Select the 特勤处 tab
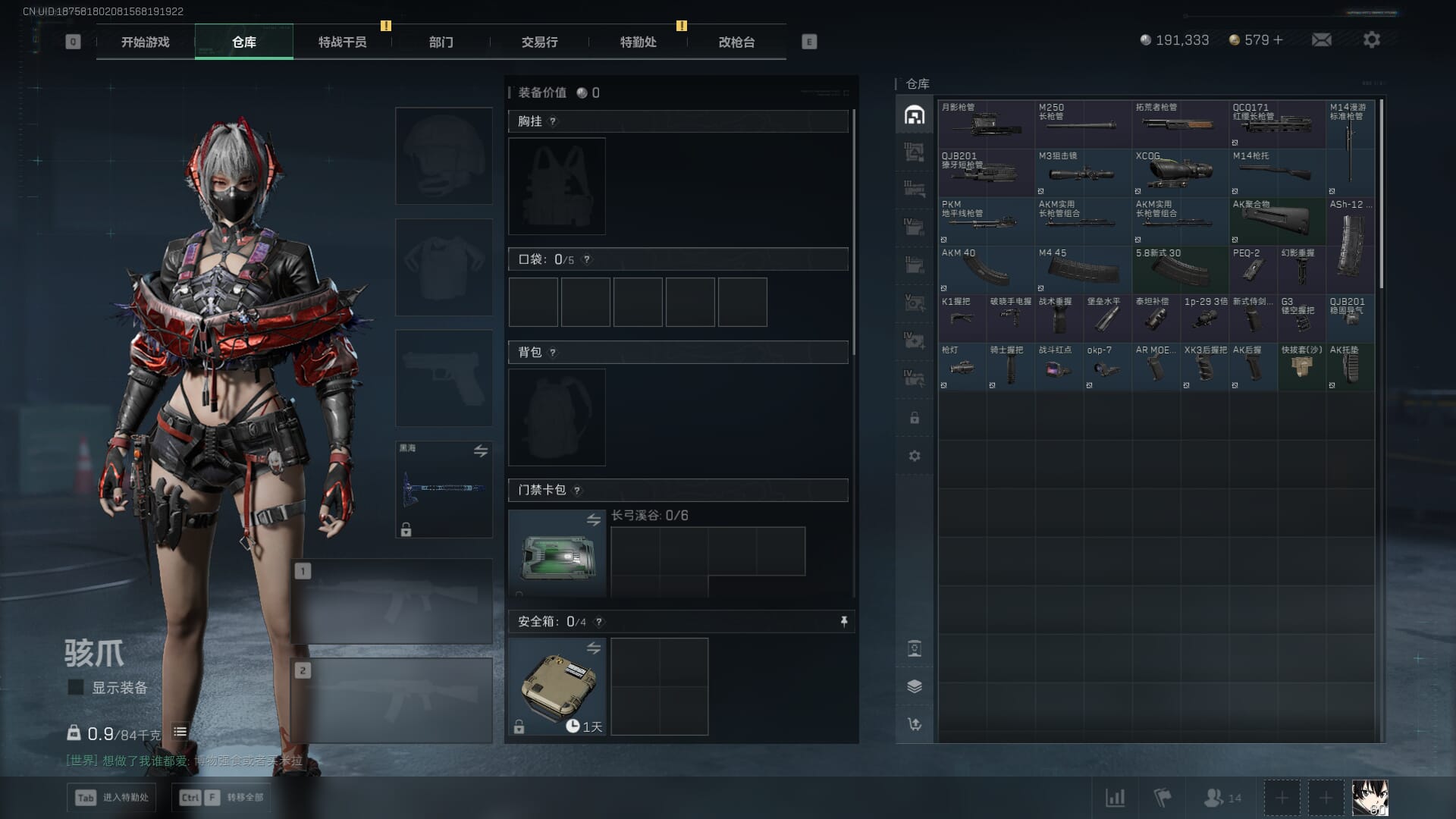 coord(638,42)
